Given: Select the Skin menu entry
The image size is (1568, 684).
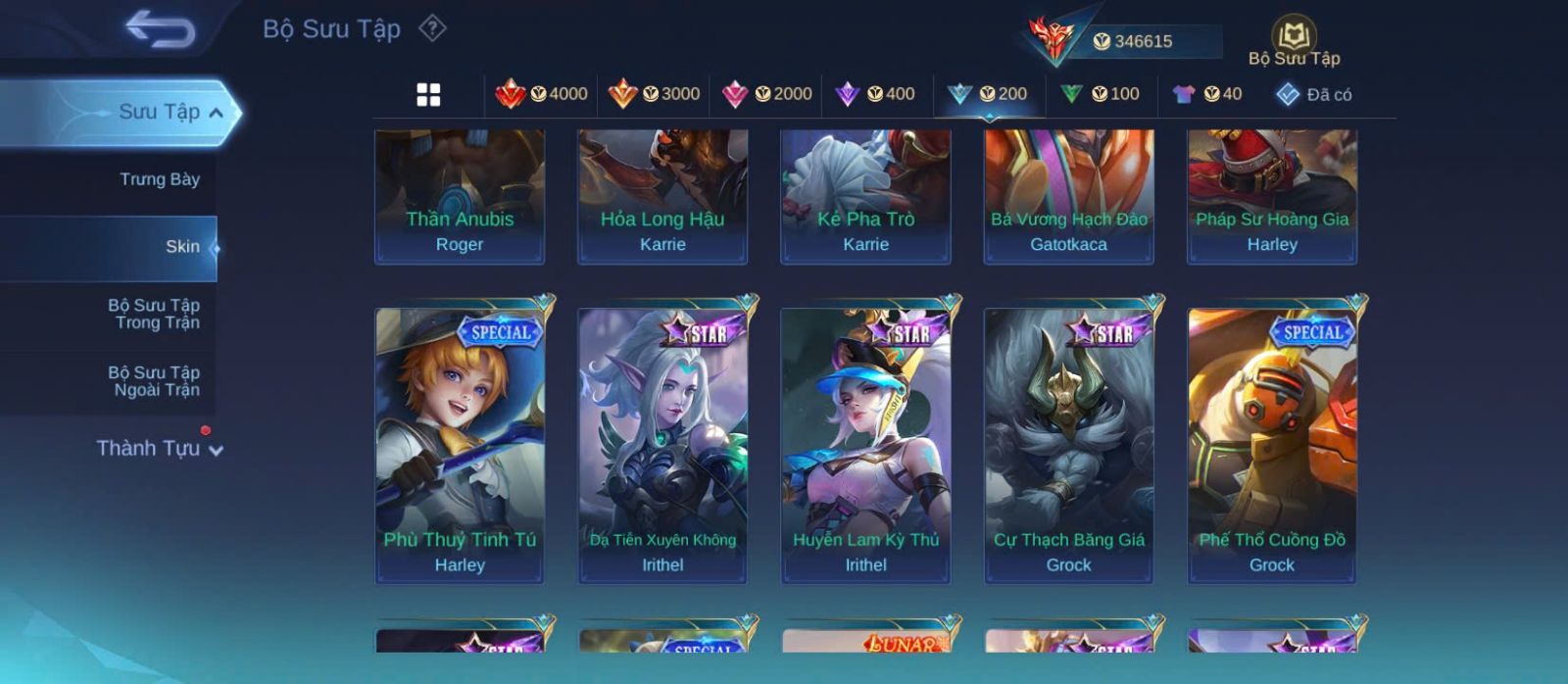Looking at the screenshot, I should 182,247.
